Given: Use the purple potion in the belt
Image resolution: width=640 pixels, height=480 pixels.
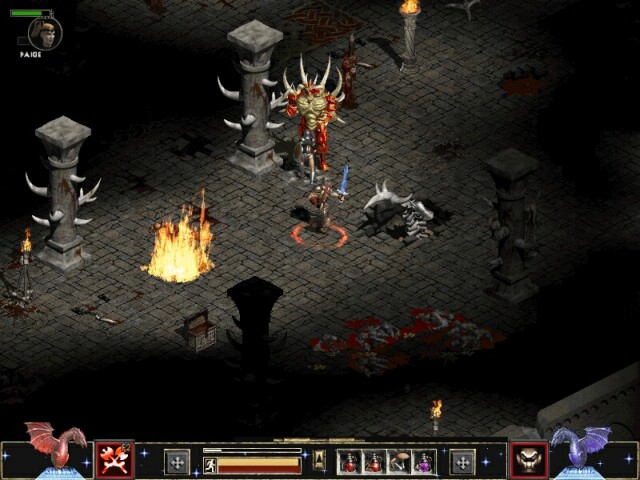Looking at the screenshot, I should (423, 462).
